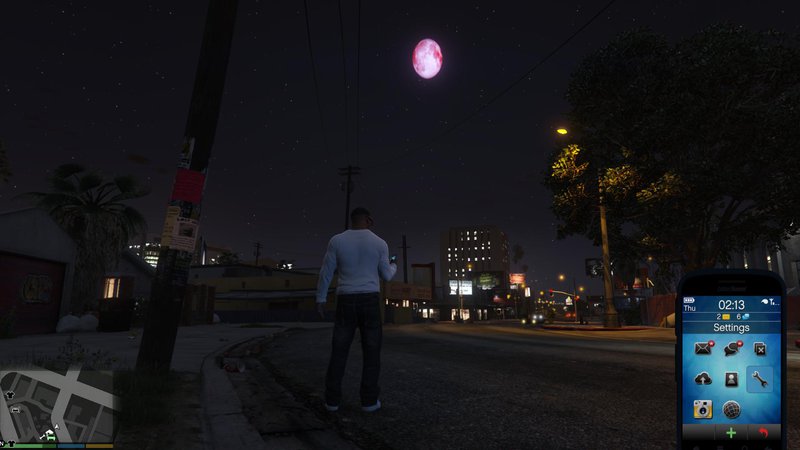Tap the green plus select button on phone

[731, 434]
